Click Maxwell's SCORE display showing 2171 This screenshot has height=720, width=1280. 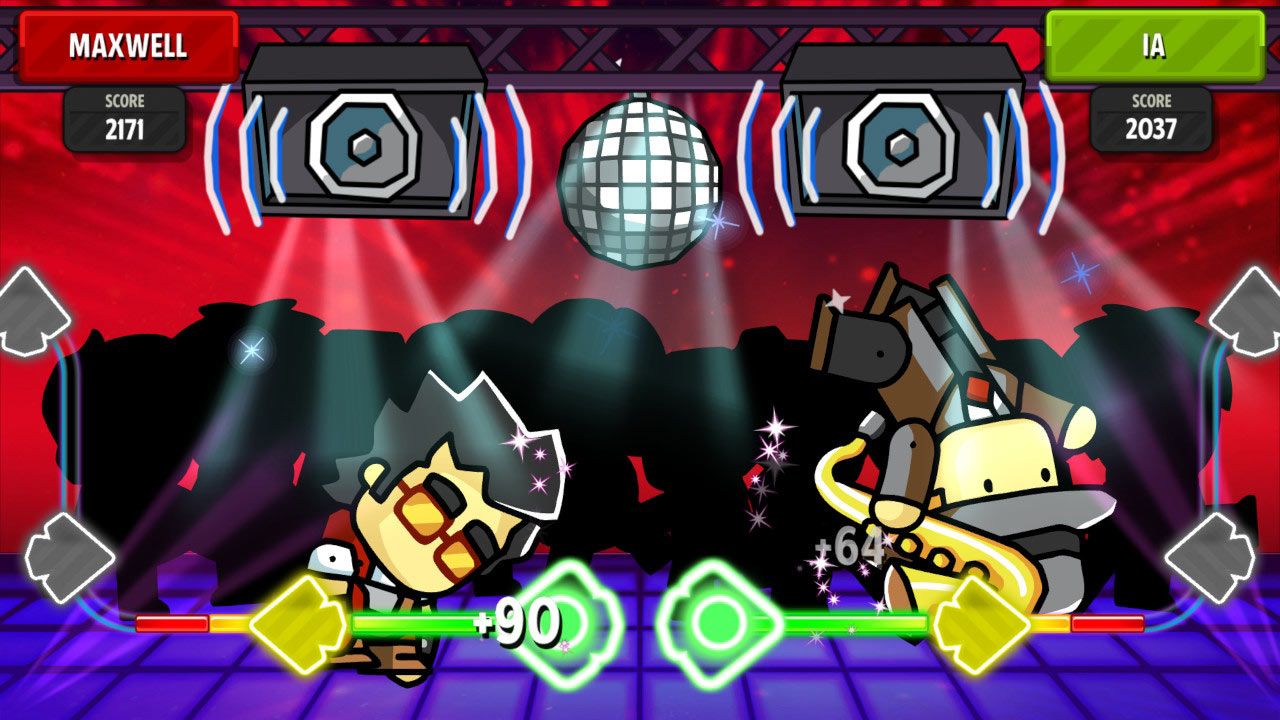(x=124, y=118)
